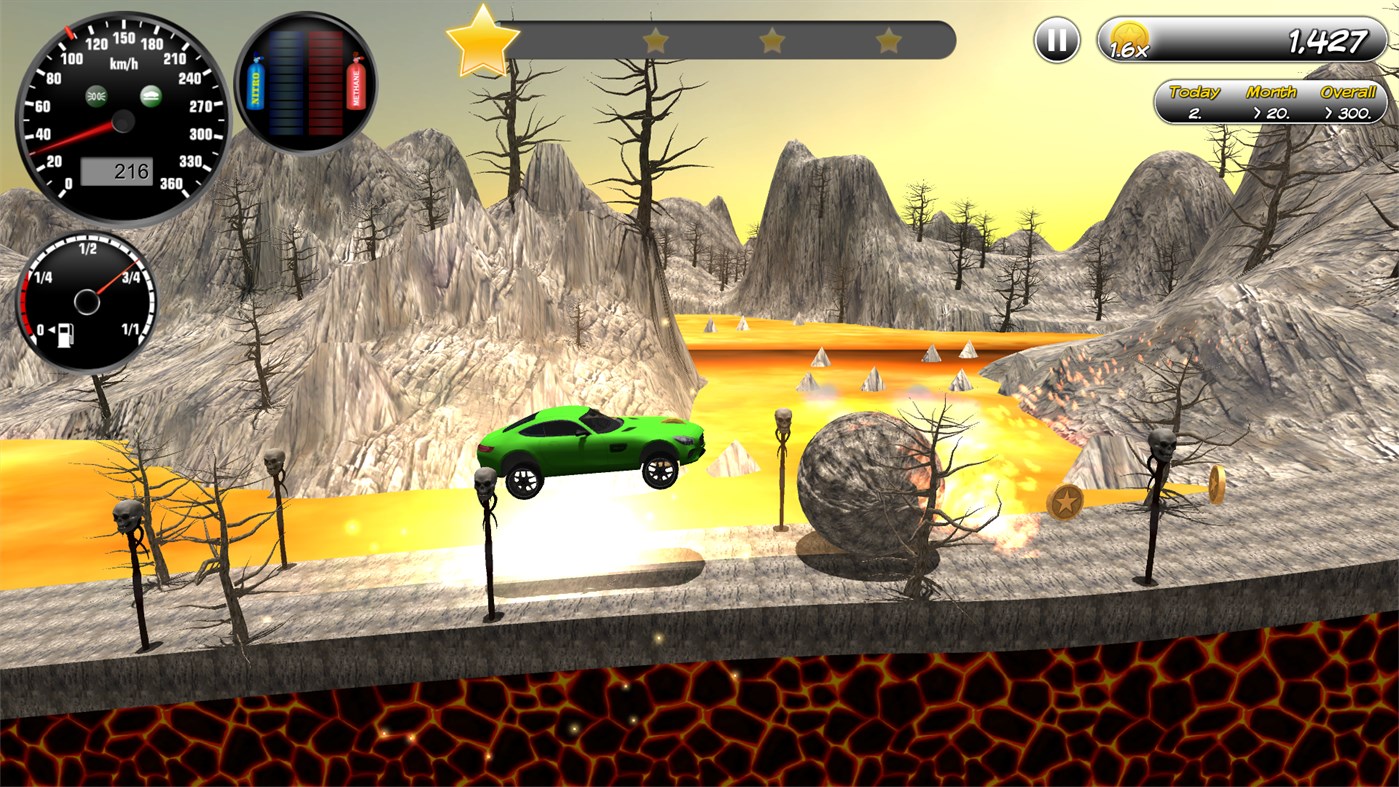Screen dimensions: 1399x787
Task: Open the Today rank entry showing 2
Action: [x=1195, y=112]
